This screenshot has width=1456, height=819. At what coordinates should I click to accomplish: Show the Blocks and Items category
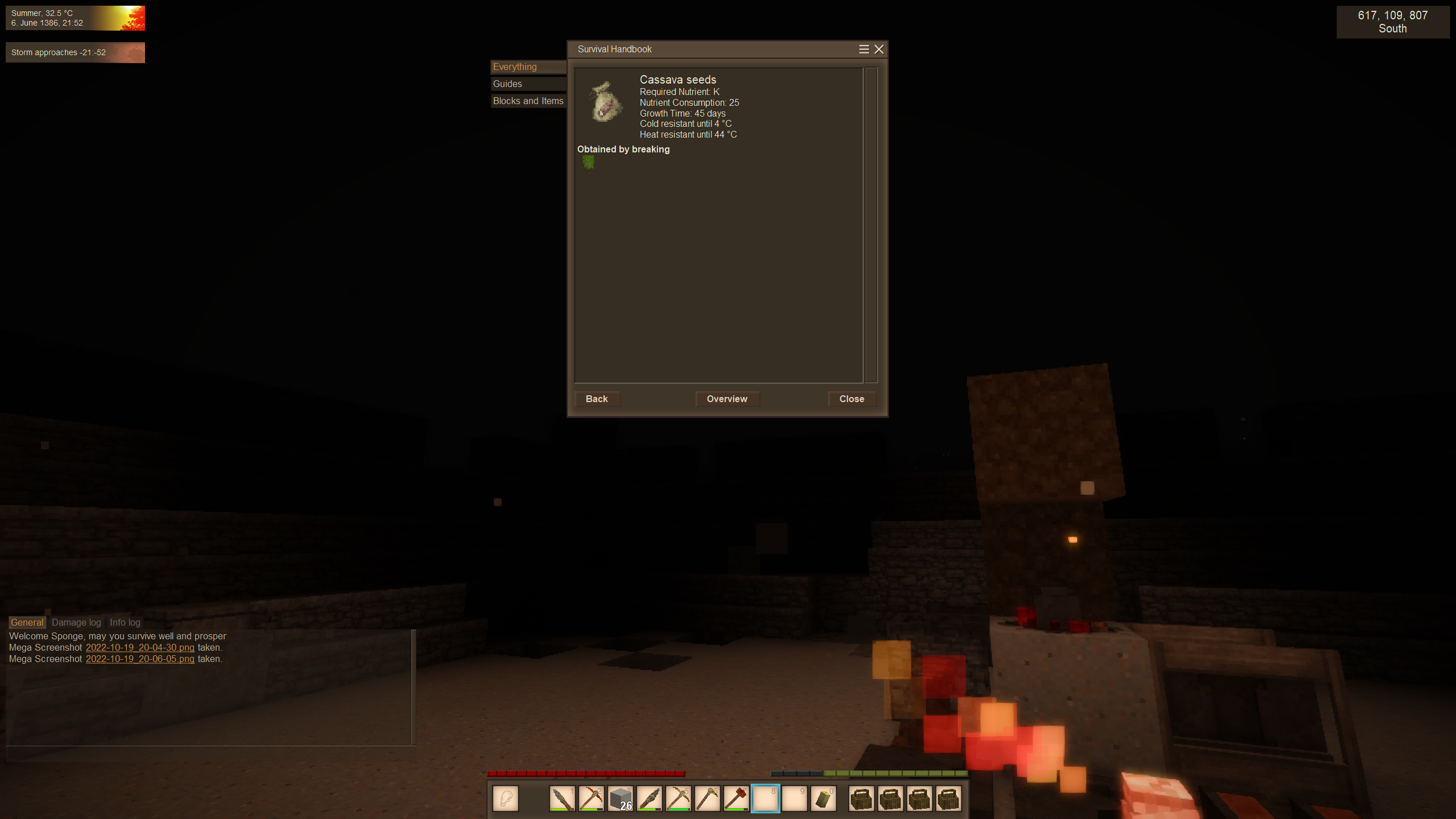click(x=527, y=101)
